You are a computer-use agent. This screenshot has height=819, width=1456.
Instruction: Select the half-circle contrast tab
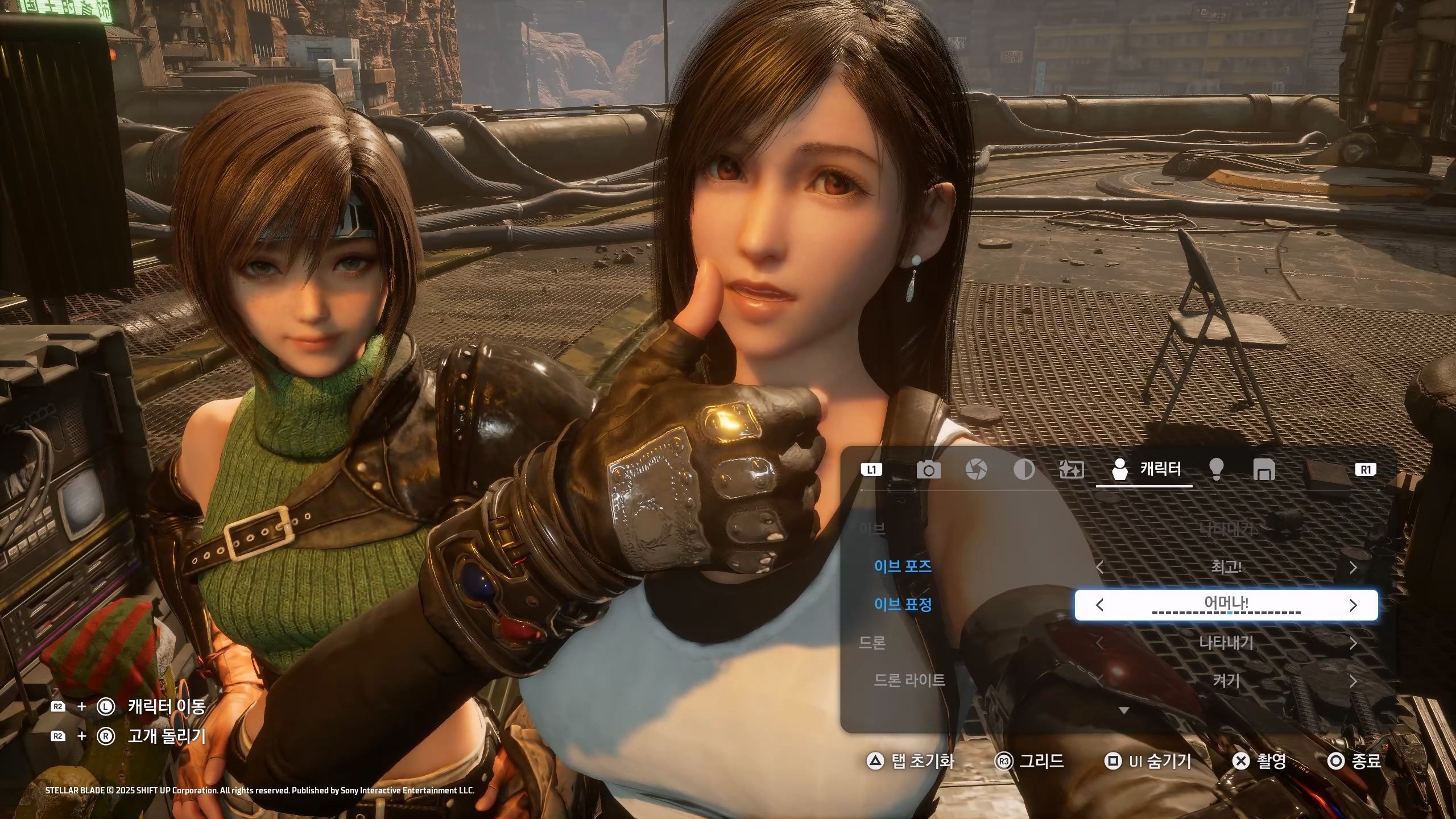pyautogui.click(x=1024, y=470)
